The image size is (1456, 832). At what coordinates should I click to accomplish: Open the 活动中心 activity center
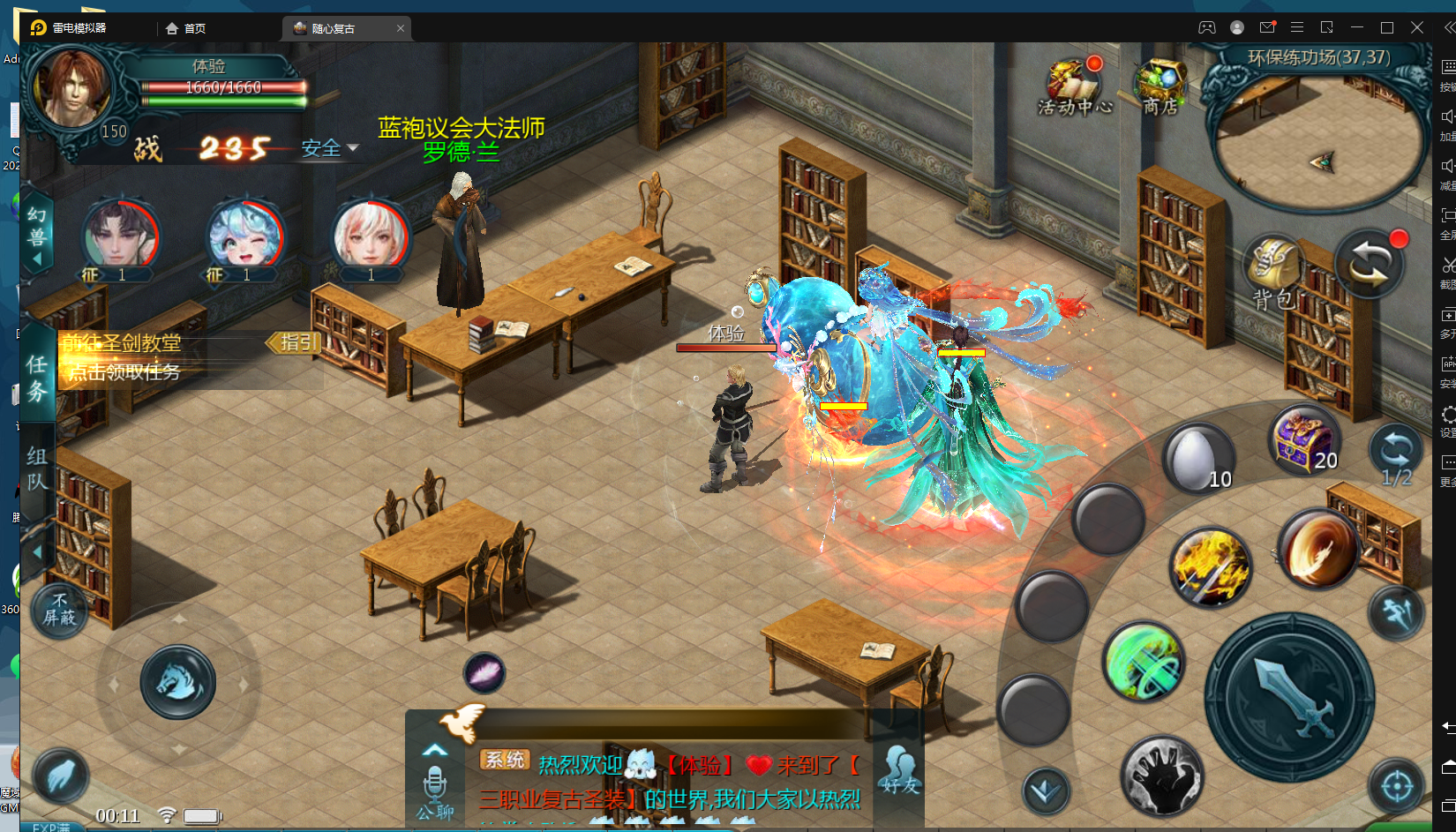(1074, 86)
